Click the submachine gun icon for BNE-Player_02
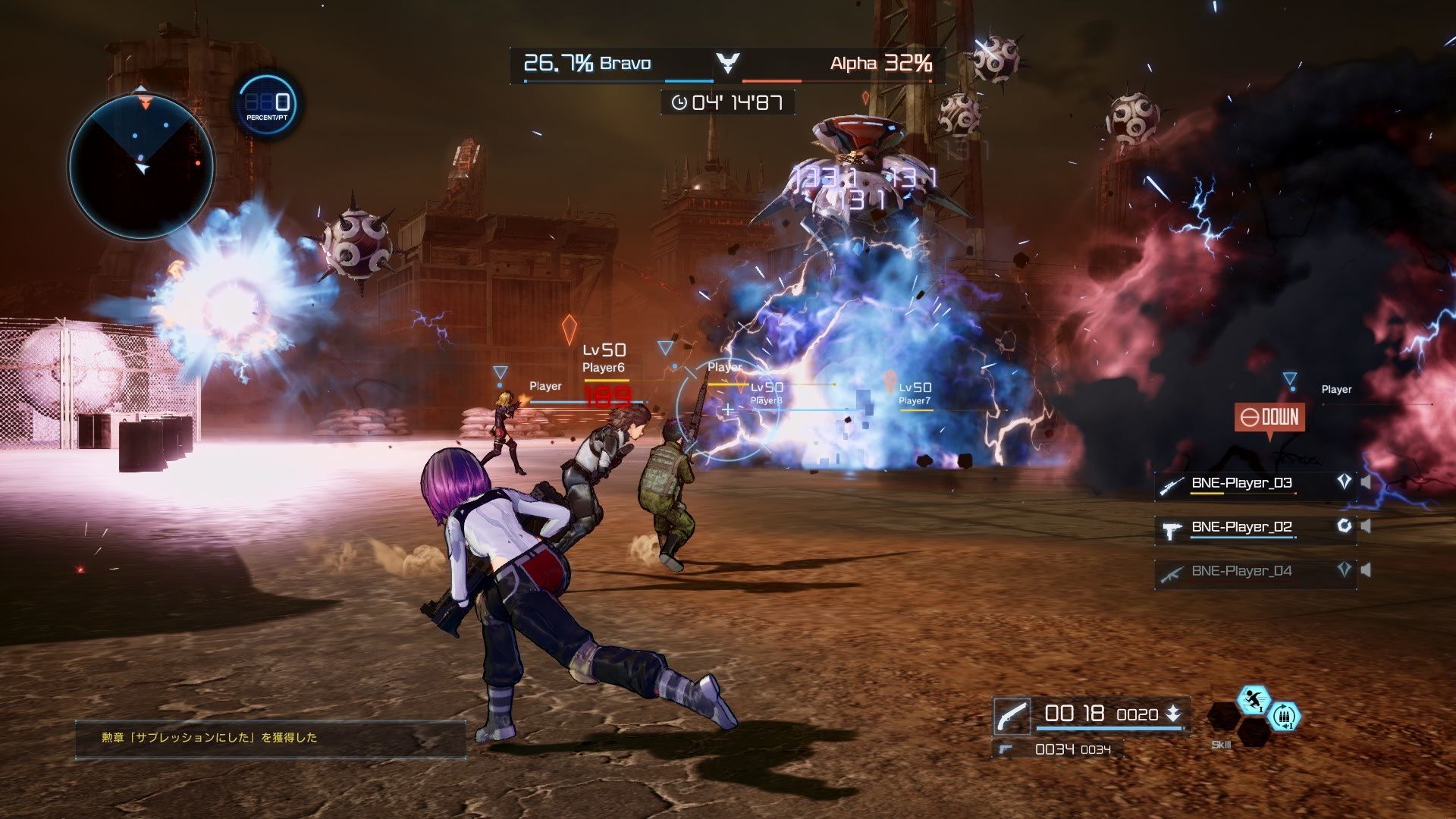The image size is (1456, 819). coord(1169,530)
